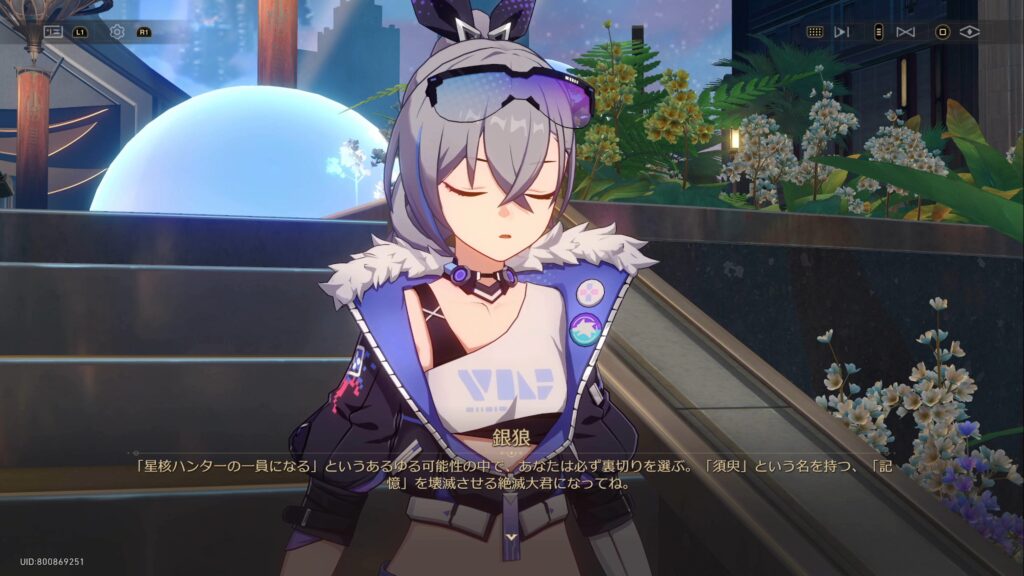Hide the interface with the eye icon
The width and height of the screenshot is (1024, 576).
click(x=969, y=32)
